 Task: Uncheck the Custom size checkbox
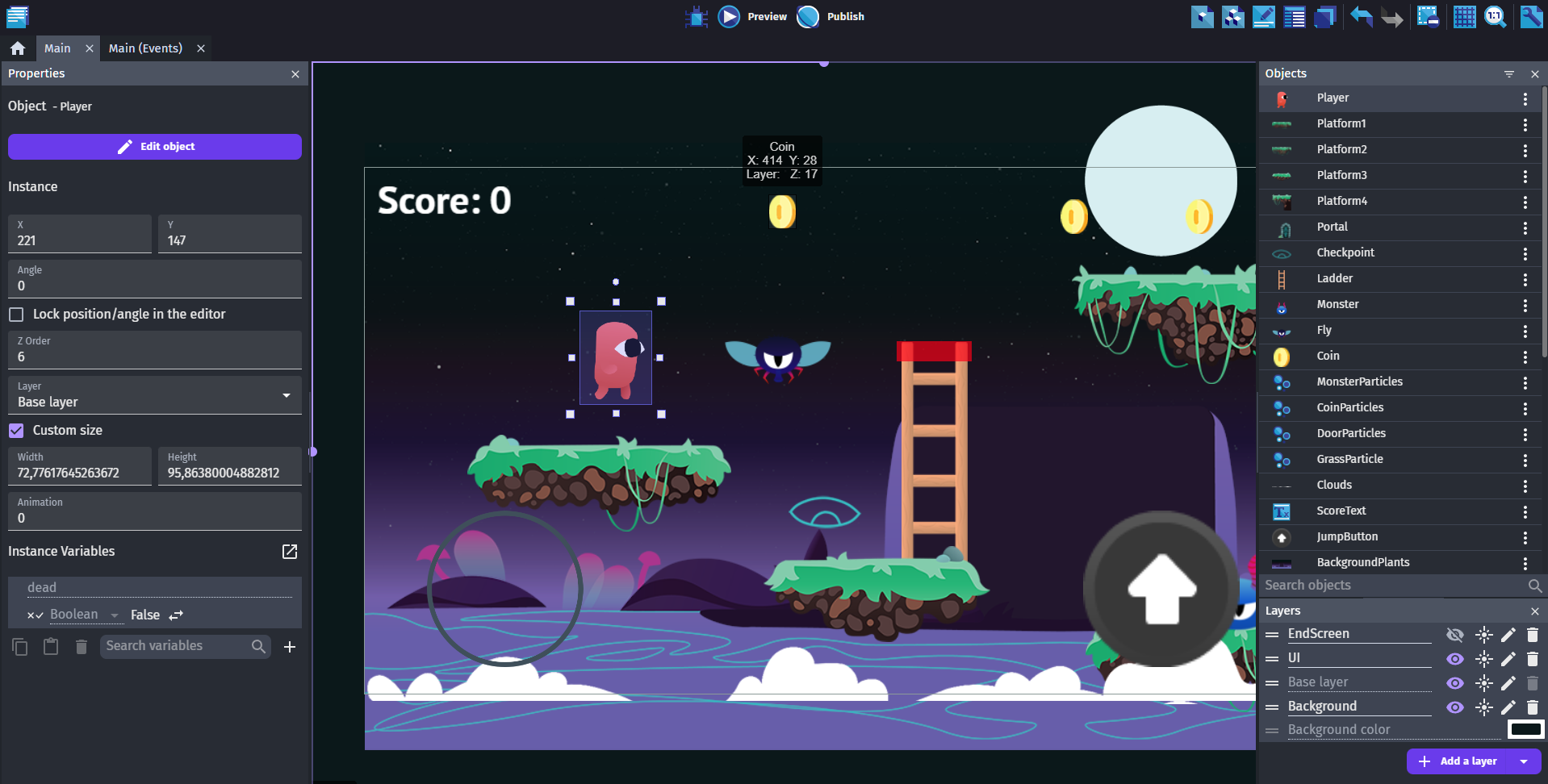click(x=15, y=430)
